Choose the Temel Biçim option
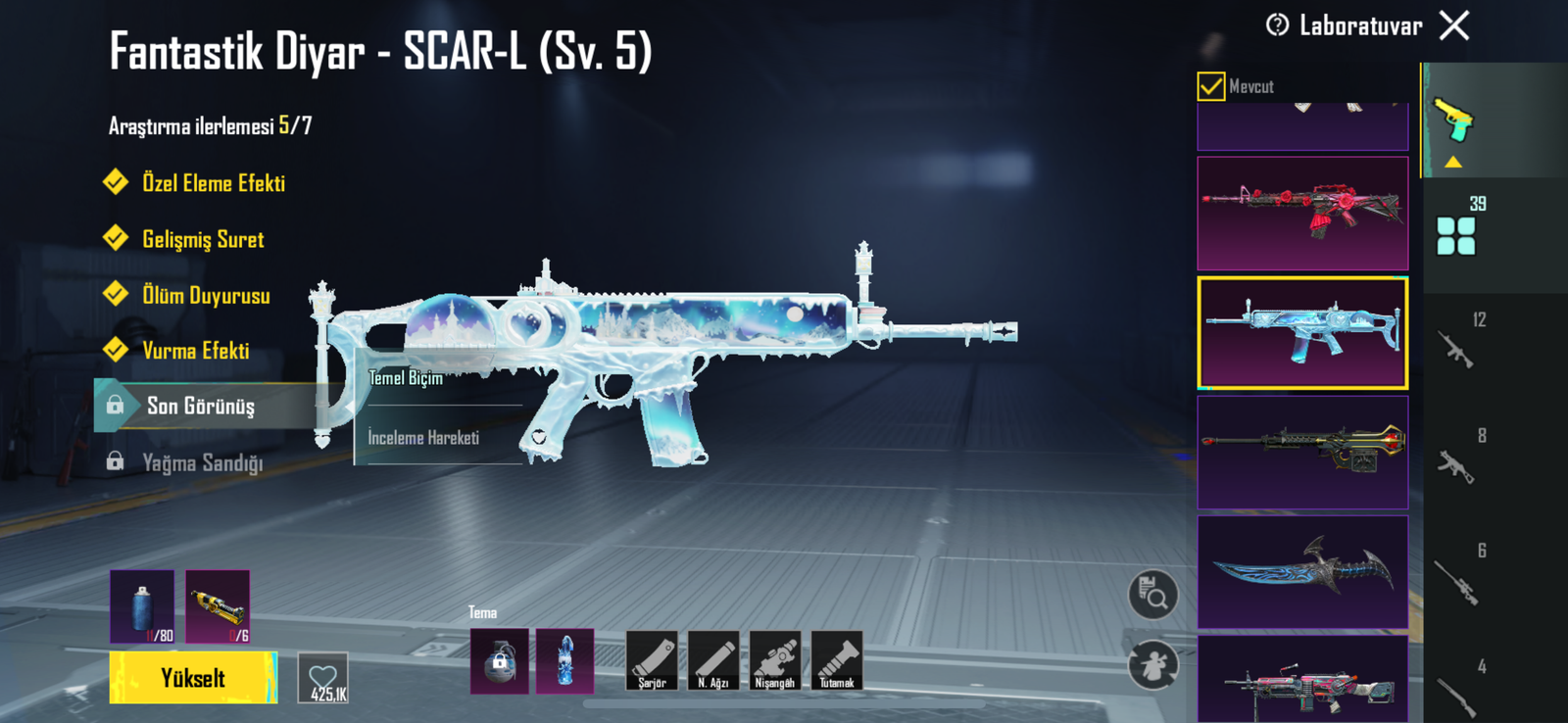Screen dimensions: 1568x723 pyautogui.click(x=406, y=378)
